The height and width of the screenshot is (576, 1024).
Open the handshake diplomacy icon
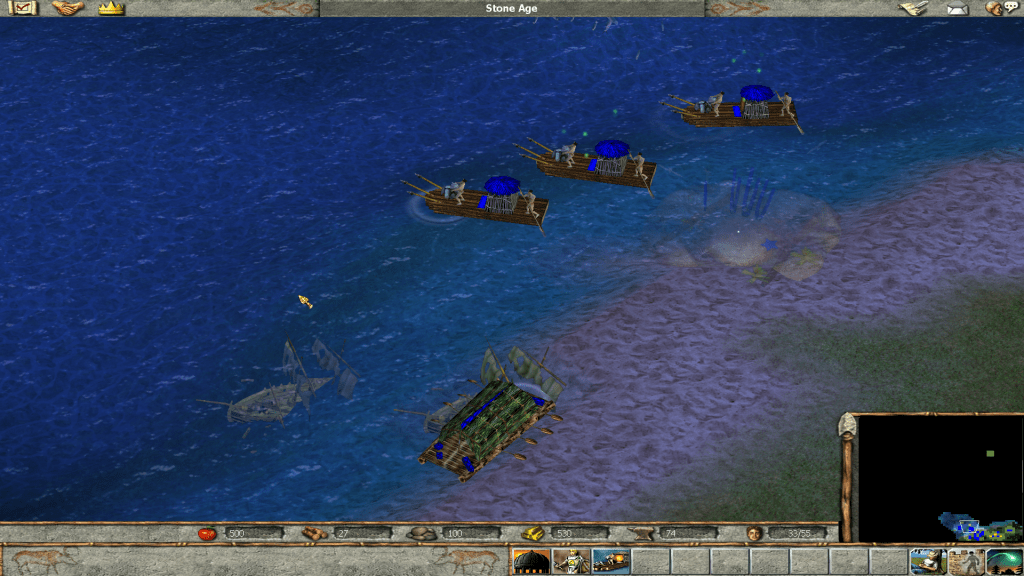point(67,8)
